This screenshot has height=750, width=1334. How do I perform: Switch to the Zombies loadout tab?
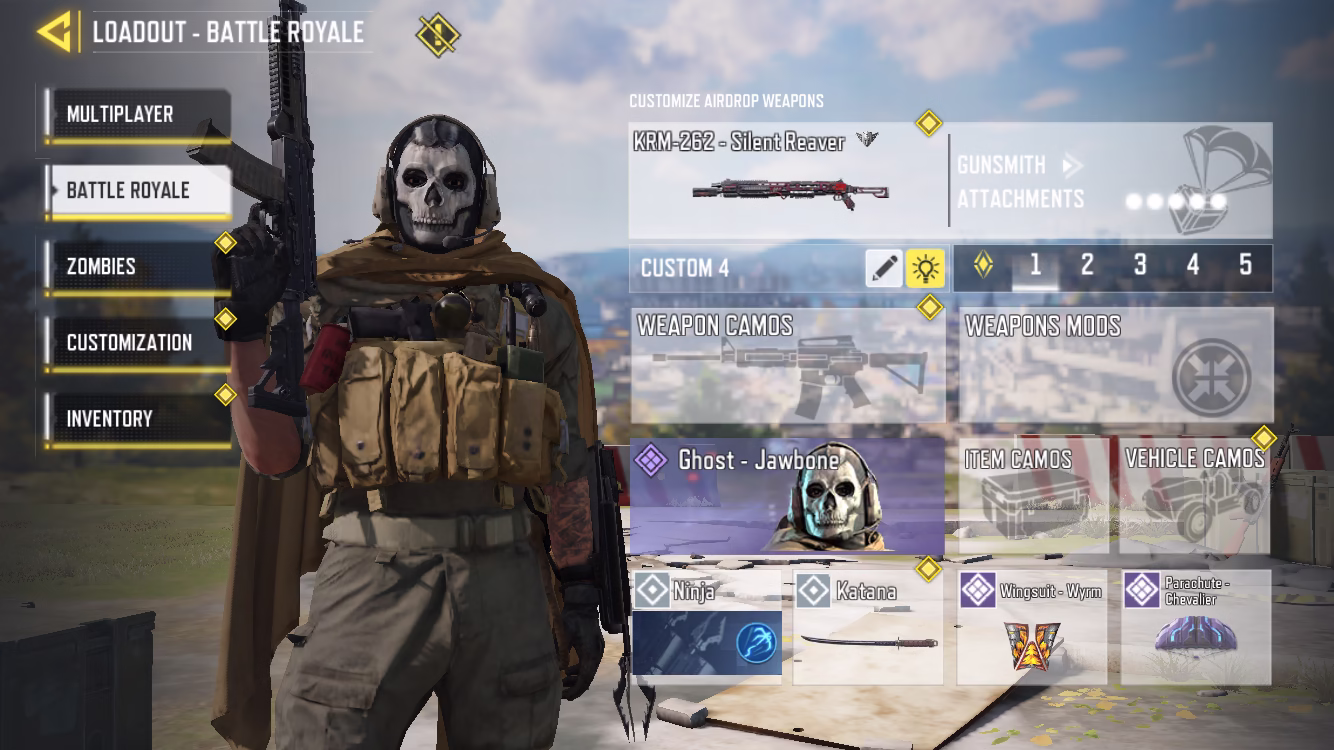(138, 267)
